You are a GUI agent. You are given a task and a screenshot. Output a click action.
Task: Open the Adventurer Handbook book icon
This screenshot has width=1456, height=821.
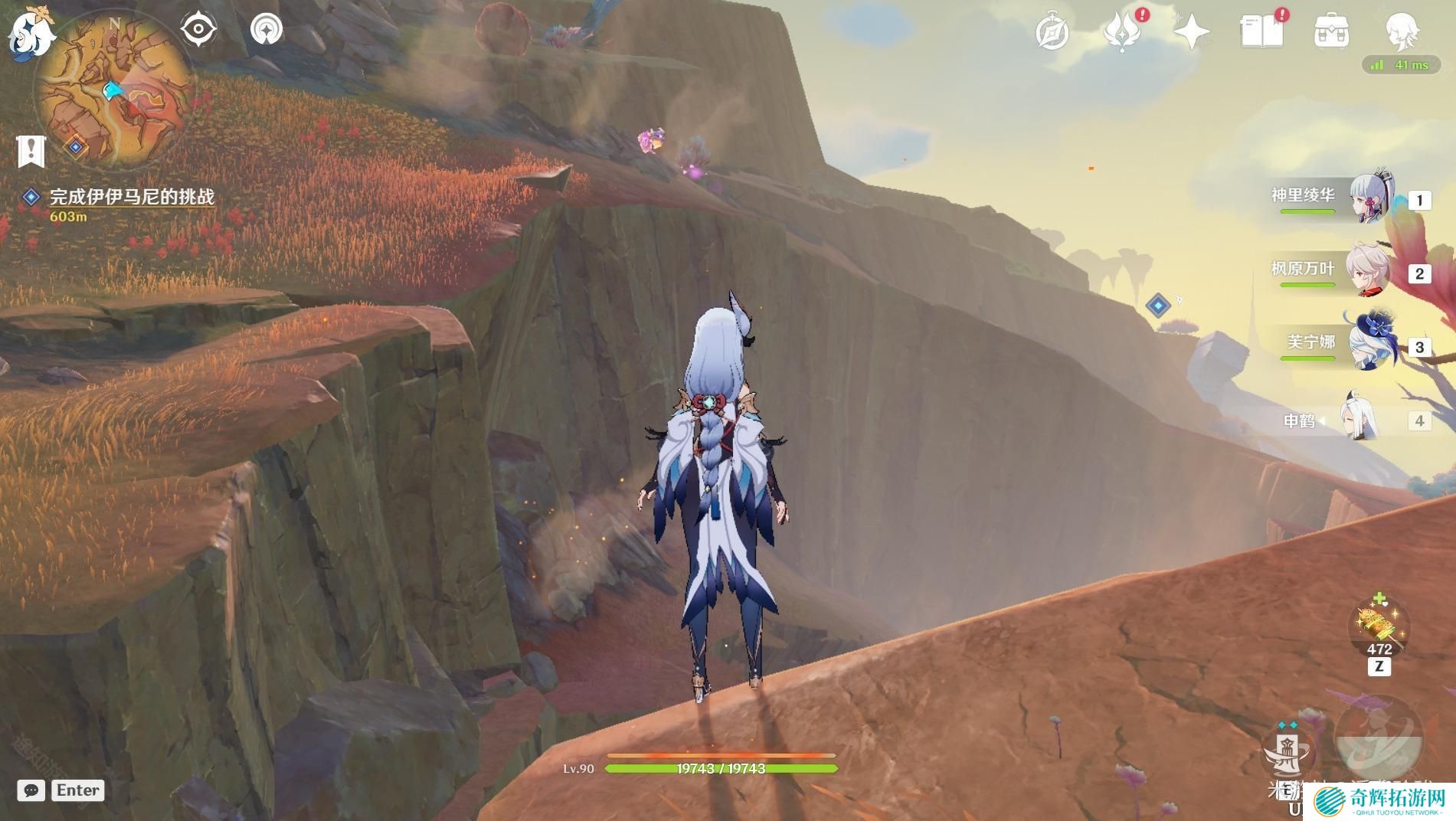tap(1261, 33)
